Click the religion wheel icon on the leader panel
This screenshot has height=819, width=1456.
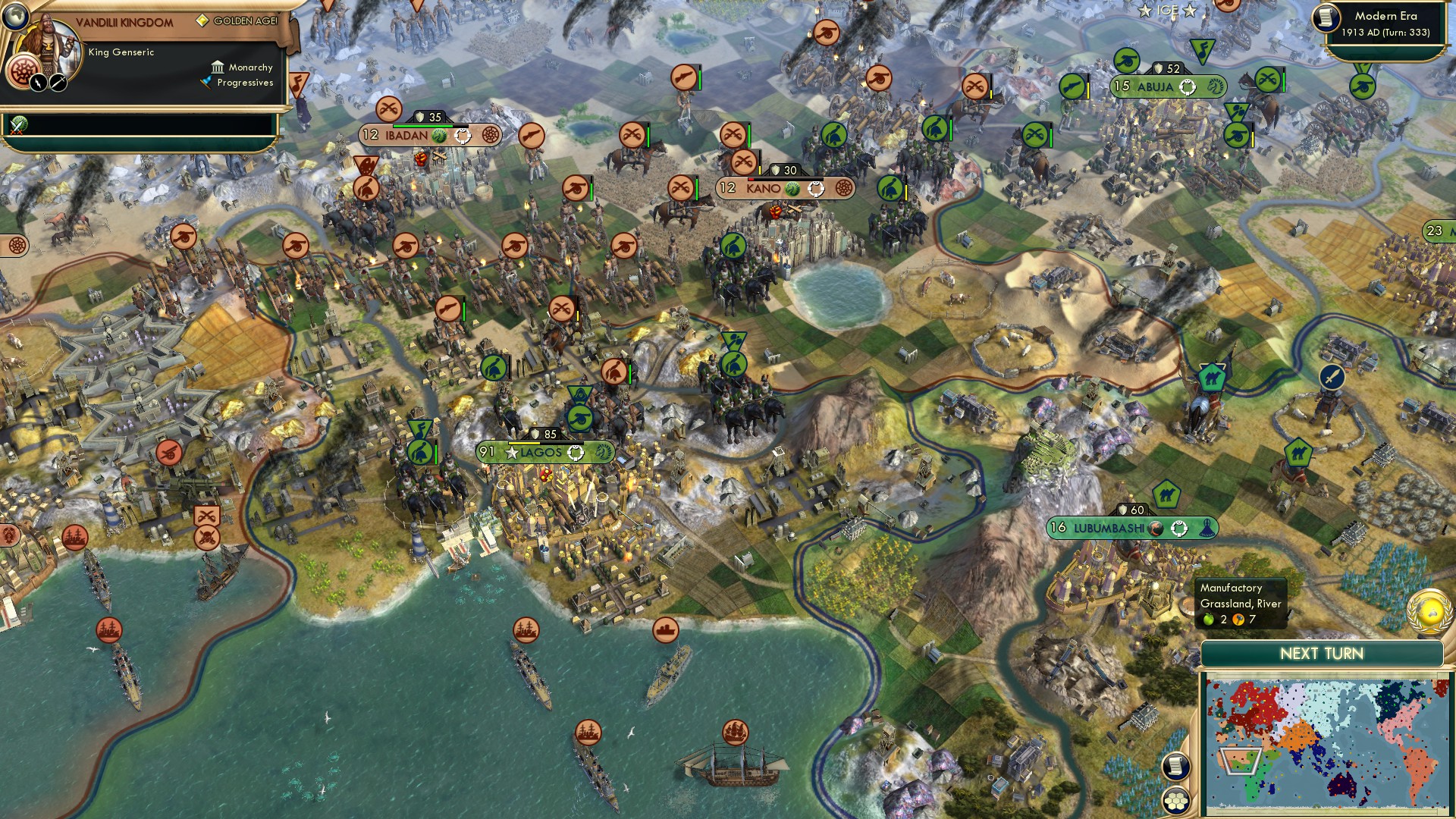click(x=24, y=72)
